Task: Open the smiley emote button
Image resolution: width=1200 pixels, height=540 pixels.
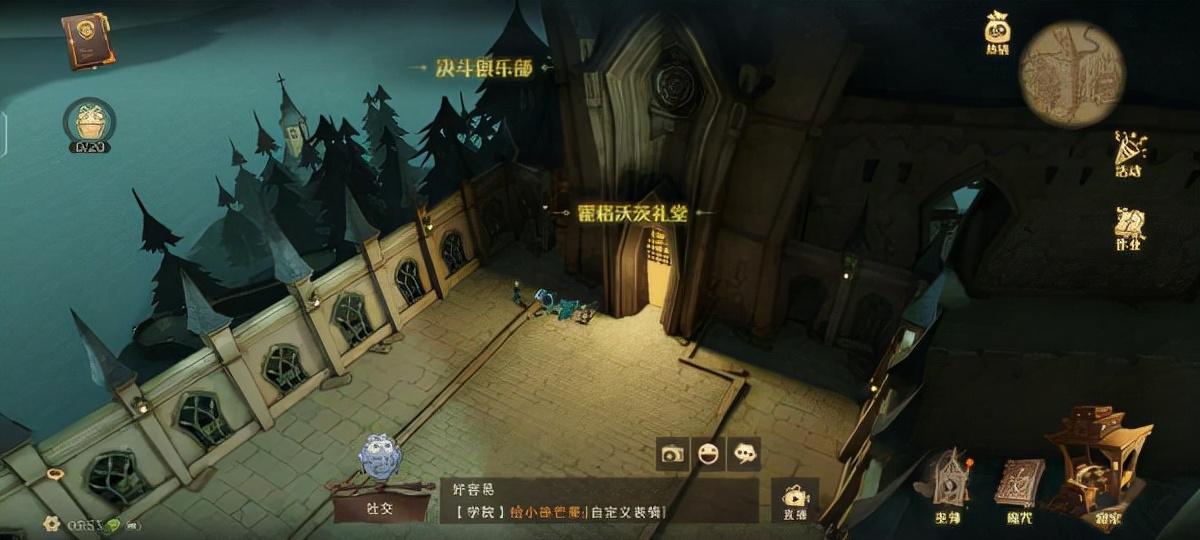Action: (x=709, y=454)
